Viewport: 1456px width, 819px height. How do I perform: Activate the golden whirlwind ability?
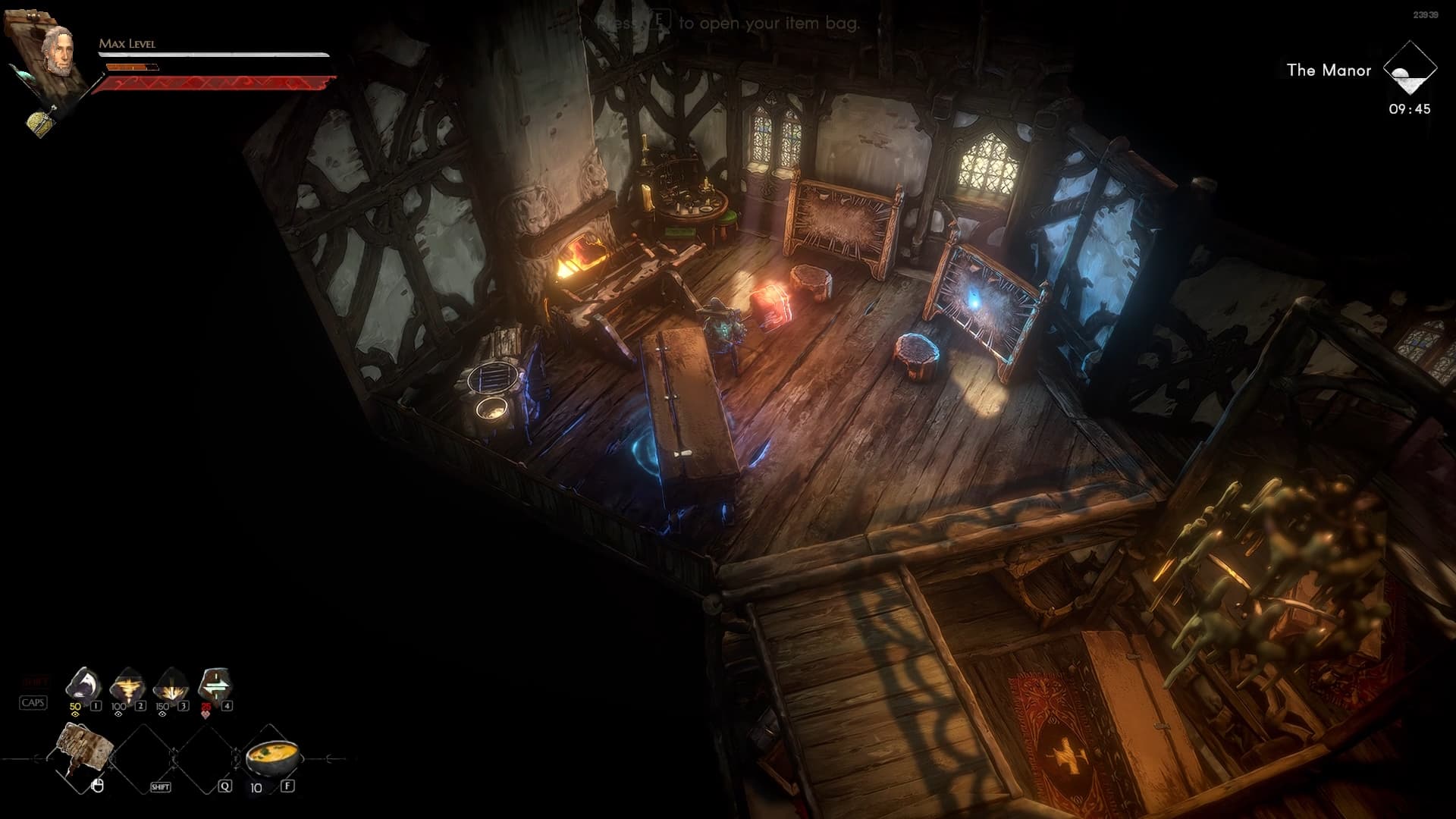[x=127, y=686]
